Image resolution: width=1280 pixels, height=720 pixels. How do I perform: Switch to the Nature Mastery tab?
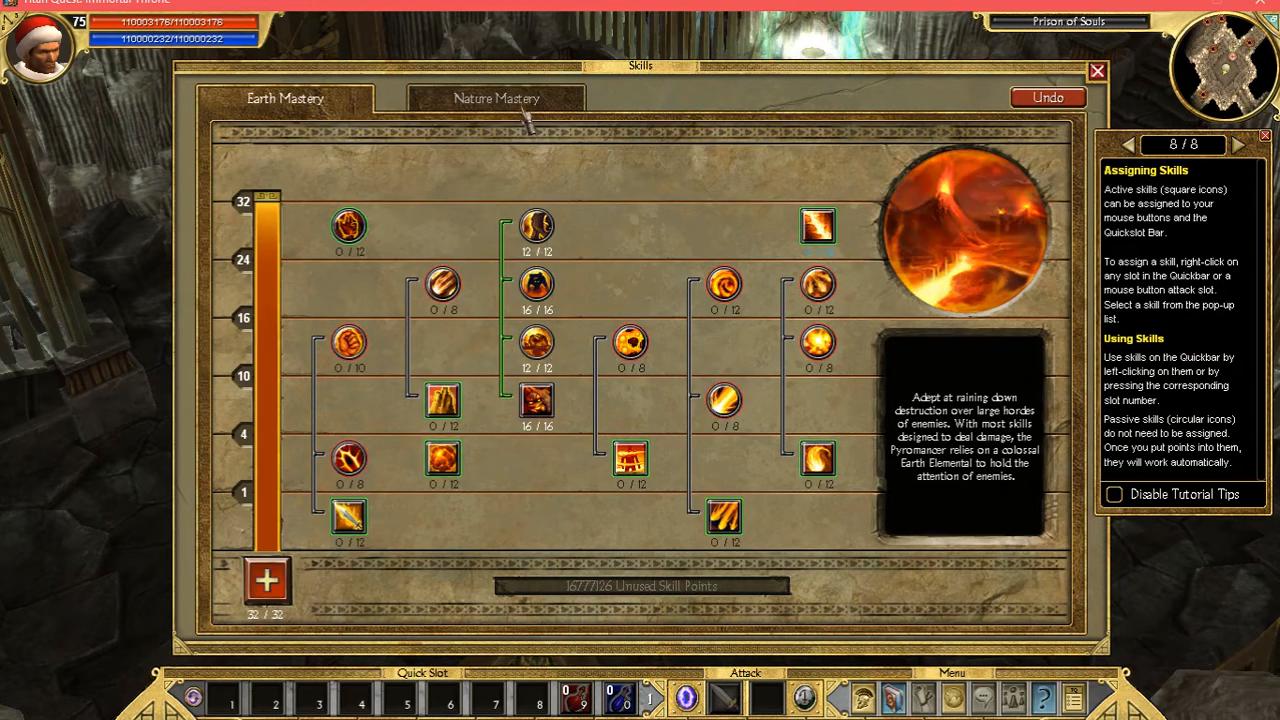click(x=496, y=98)
